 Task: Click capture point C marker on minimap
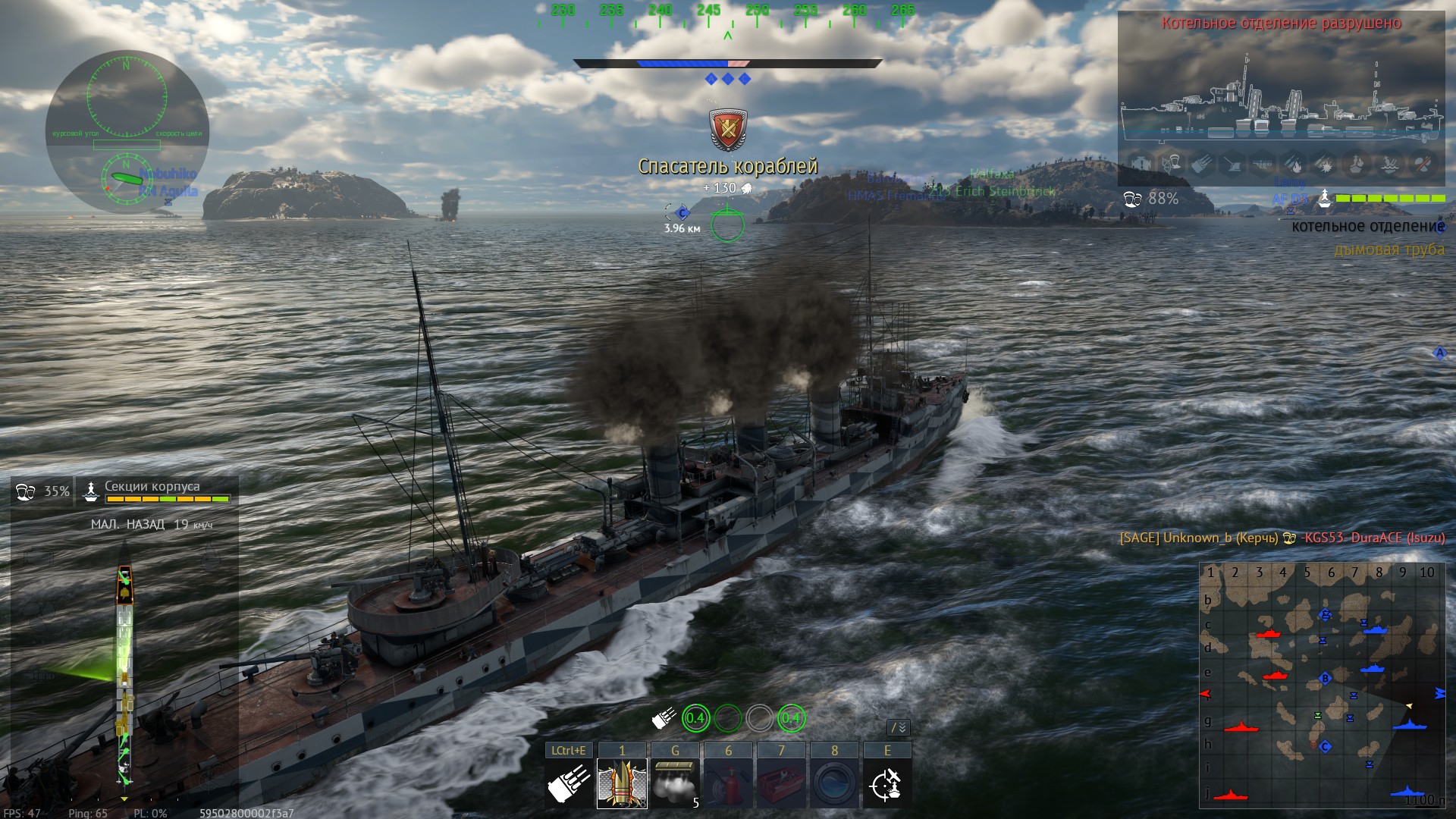(1326, 747)
